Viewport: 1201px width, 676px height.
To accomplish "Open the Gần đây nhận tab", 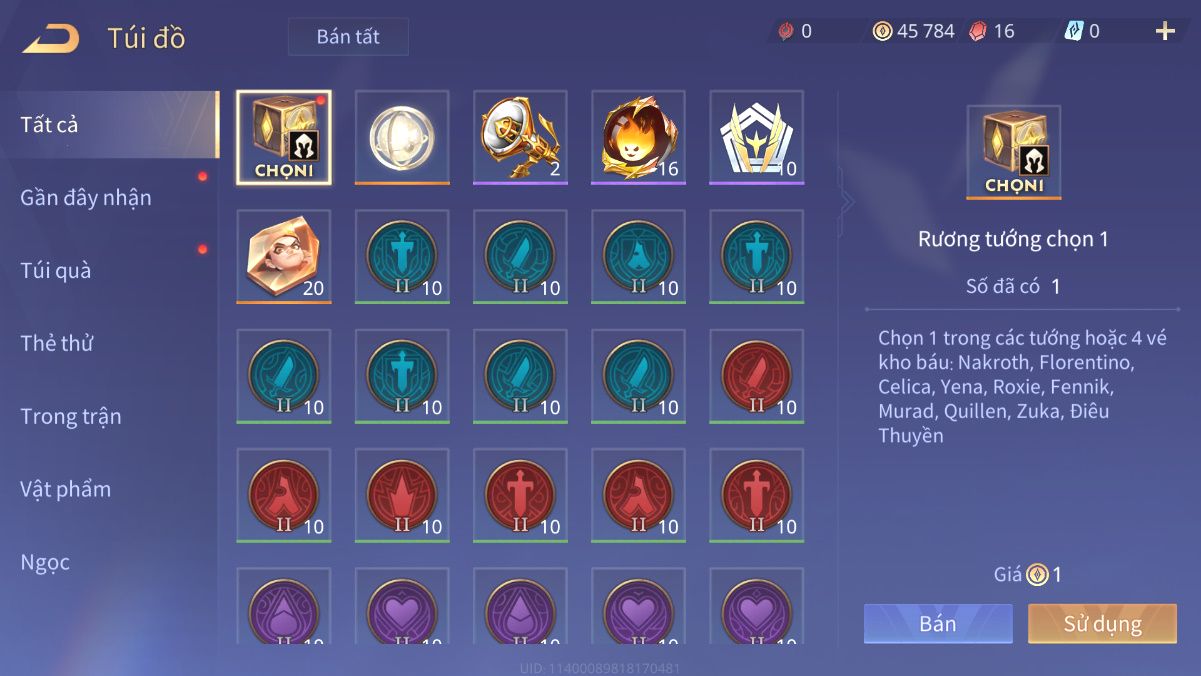I will click(86, 198).
